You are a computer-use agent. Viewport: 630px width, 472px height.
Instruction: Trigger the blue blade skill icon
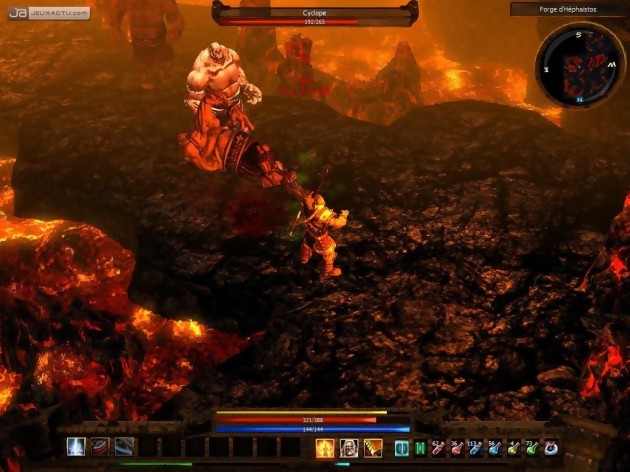coord(124,446)
